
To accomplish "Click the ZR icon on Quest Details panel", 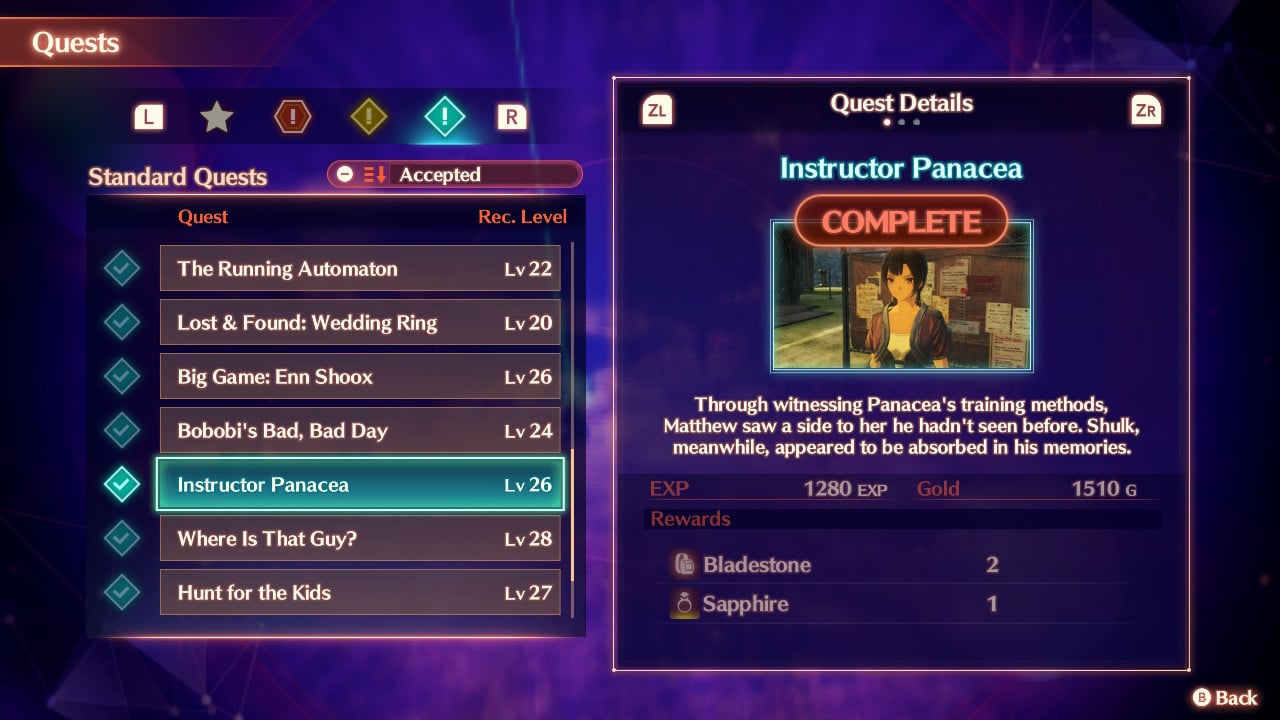I will coord(1146,110).
